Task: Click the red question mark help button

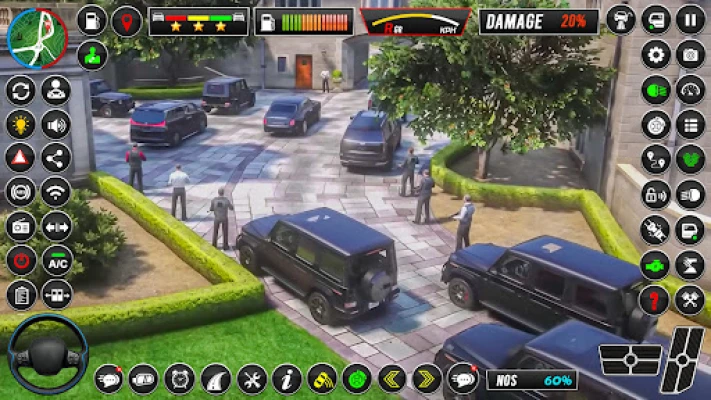Action: pos(656,299)
